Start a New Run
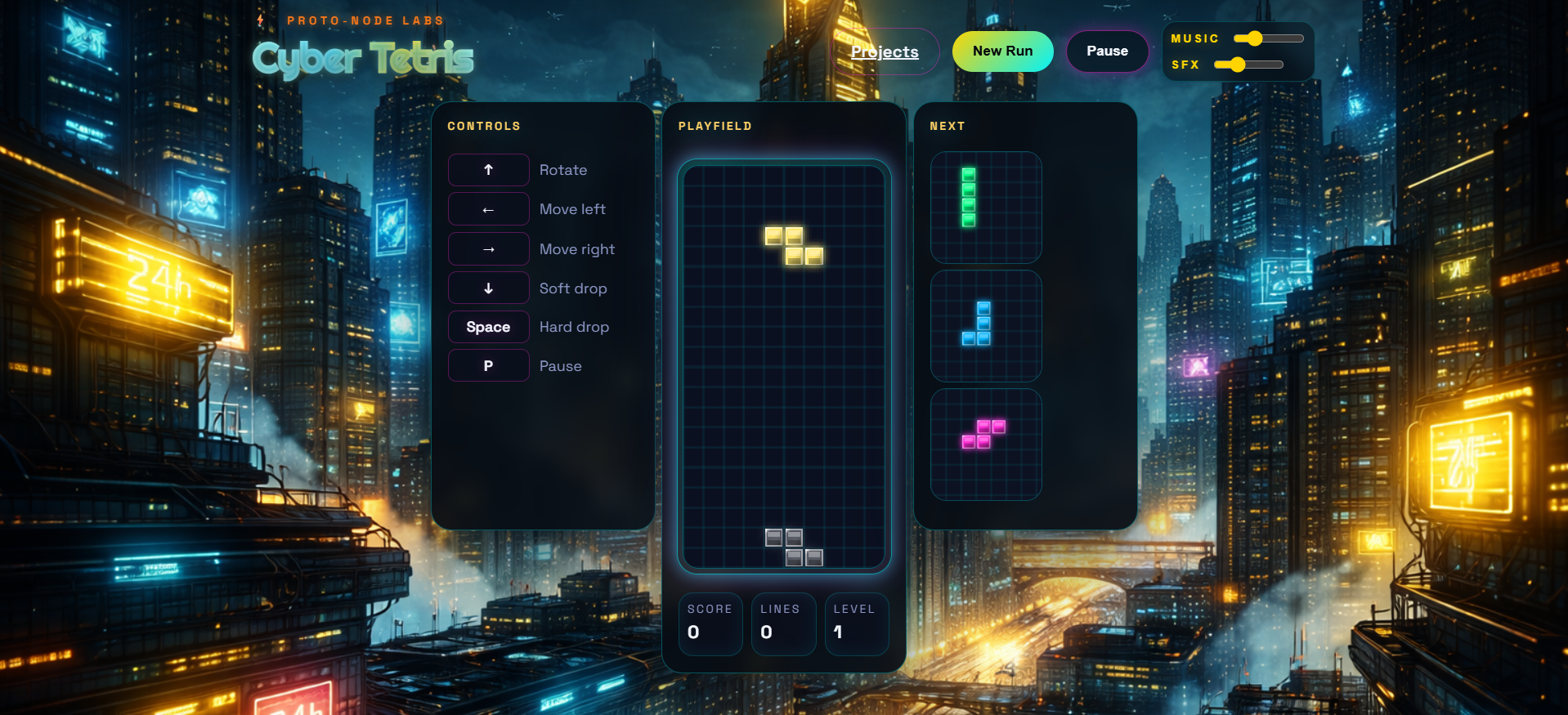This screenshot has width=1568, height=715. 1002,51
